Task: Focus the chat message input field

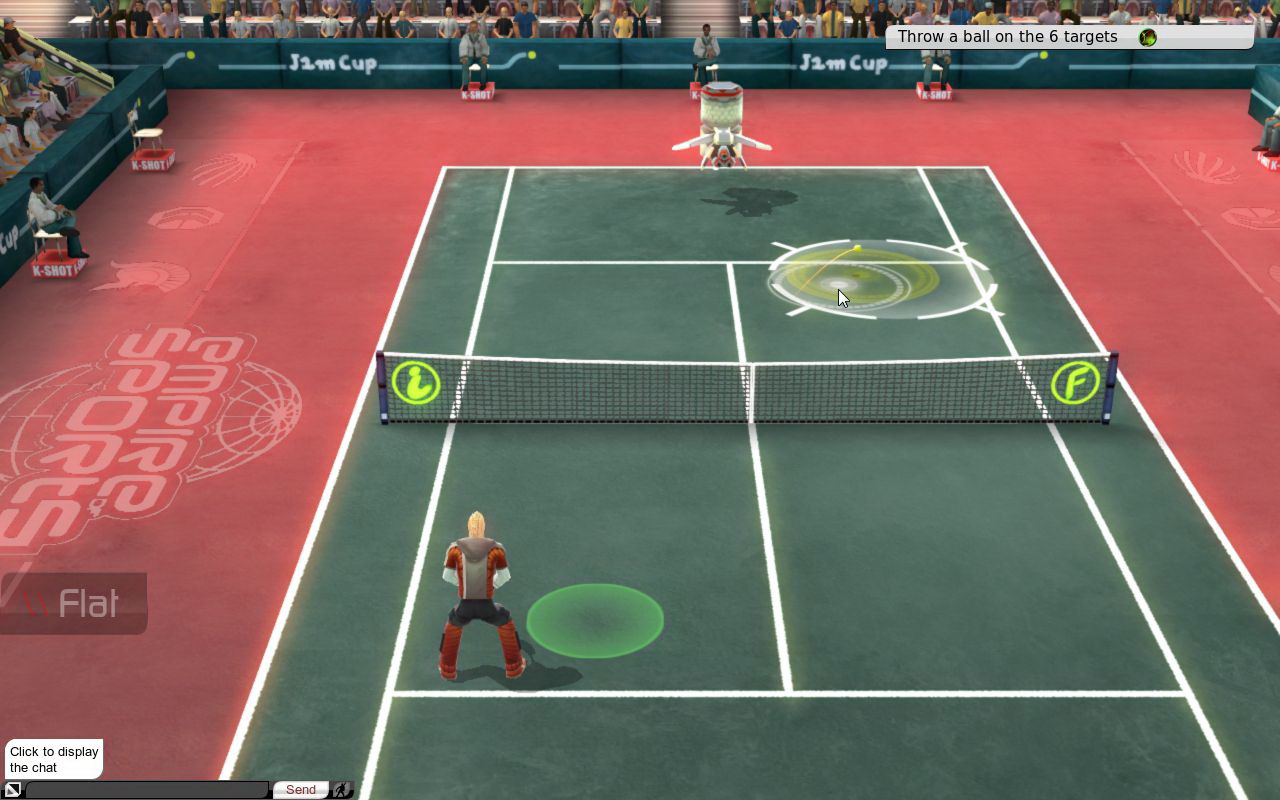Action: click(147, 790)
